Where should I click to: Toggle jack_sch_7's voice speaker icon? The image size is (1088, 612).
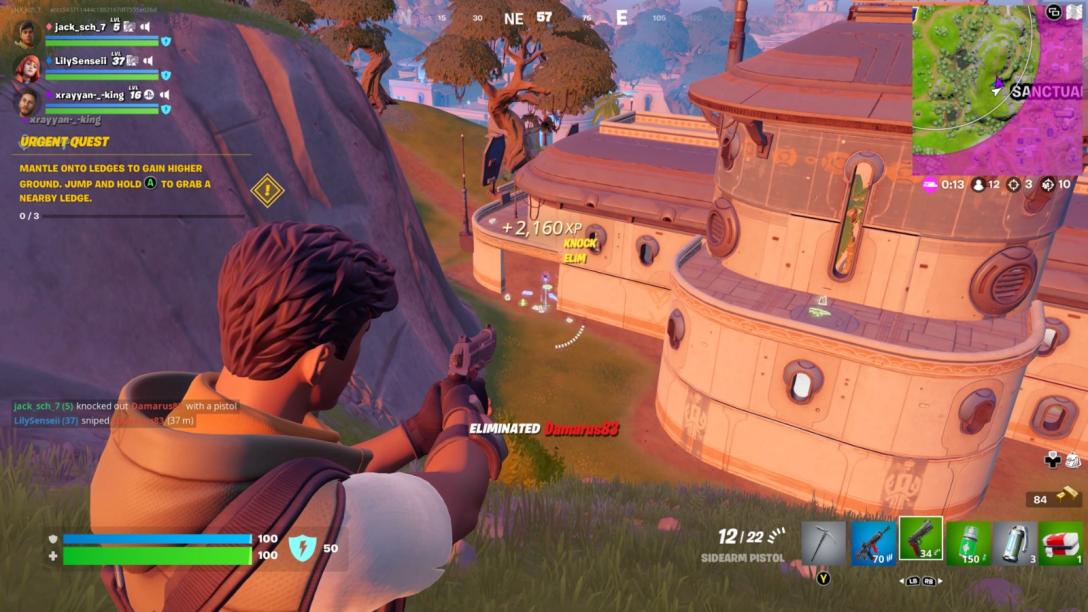[145, 27]
